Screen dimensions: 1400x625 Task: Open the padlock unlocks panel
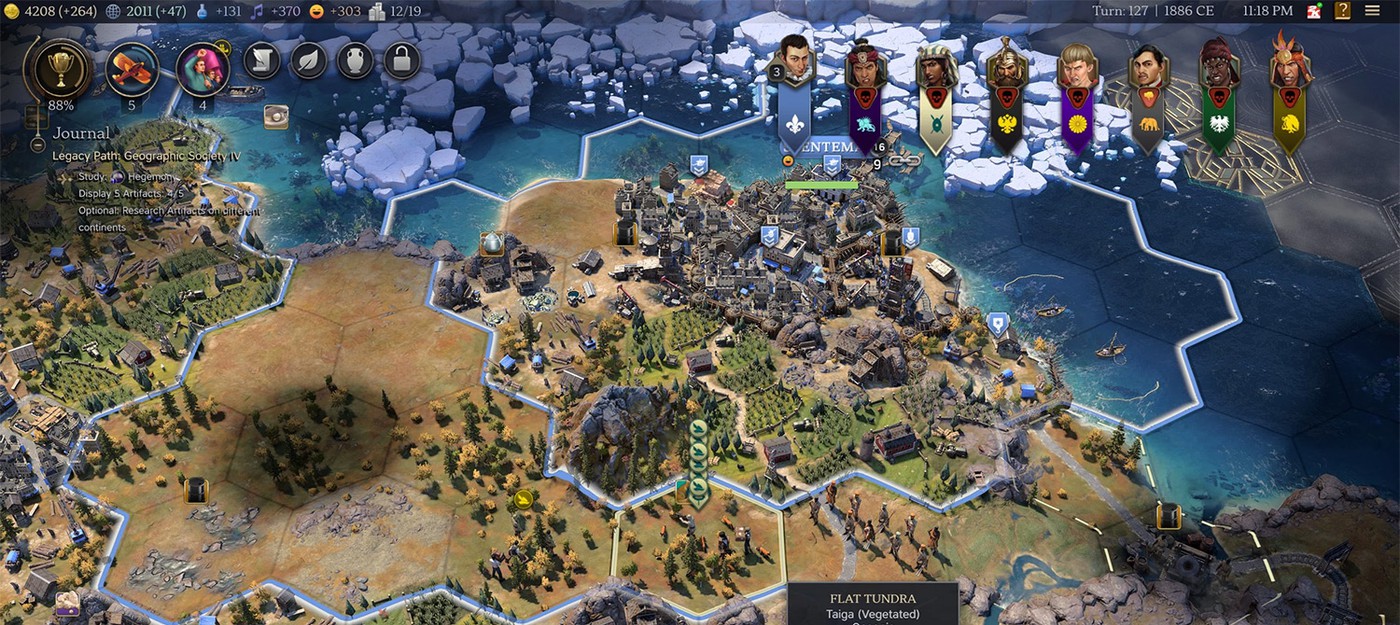pos(400,62)
